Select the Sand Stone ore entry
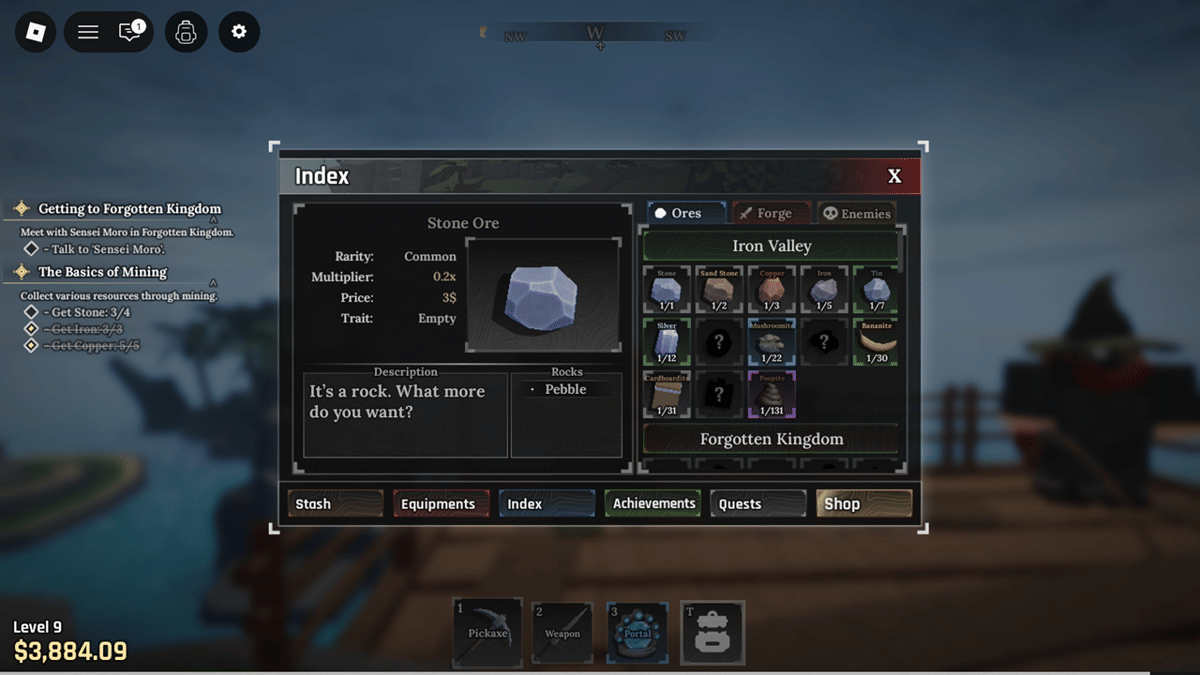Screen dimensions: 1200x675 (x=719, y=290)
